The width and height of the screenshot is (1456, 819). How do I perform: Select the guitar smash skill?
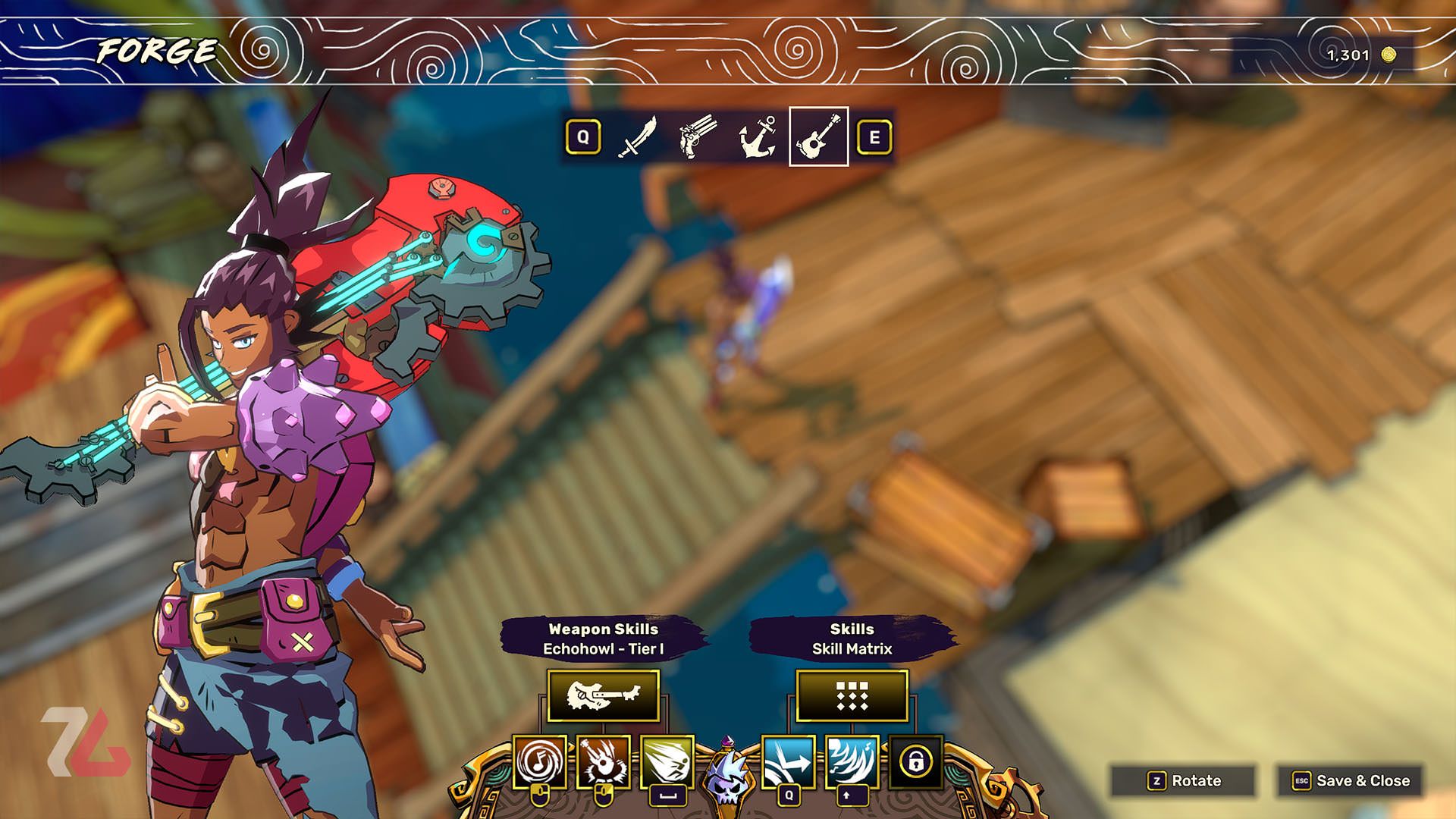[604, 761]
